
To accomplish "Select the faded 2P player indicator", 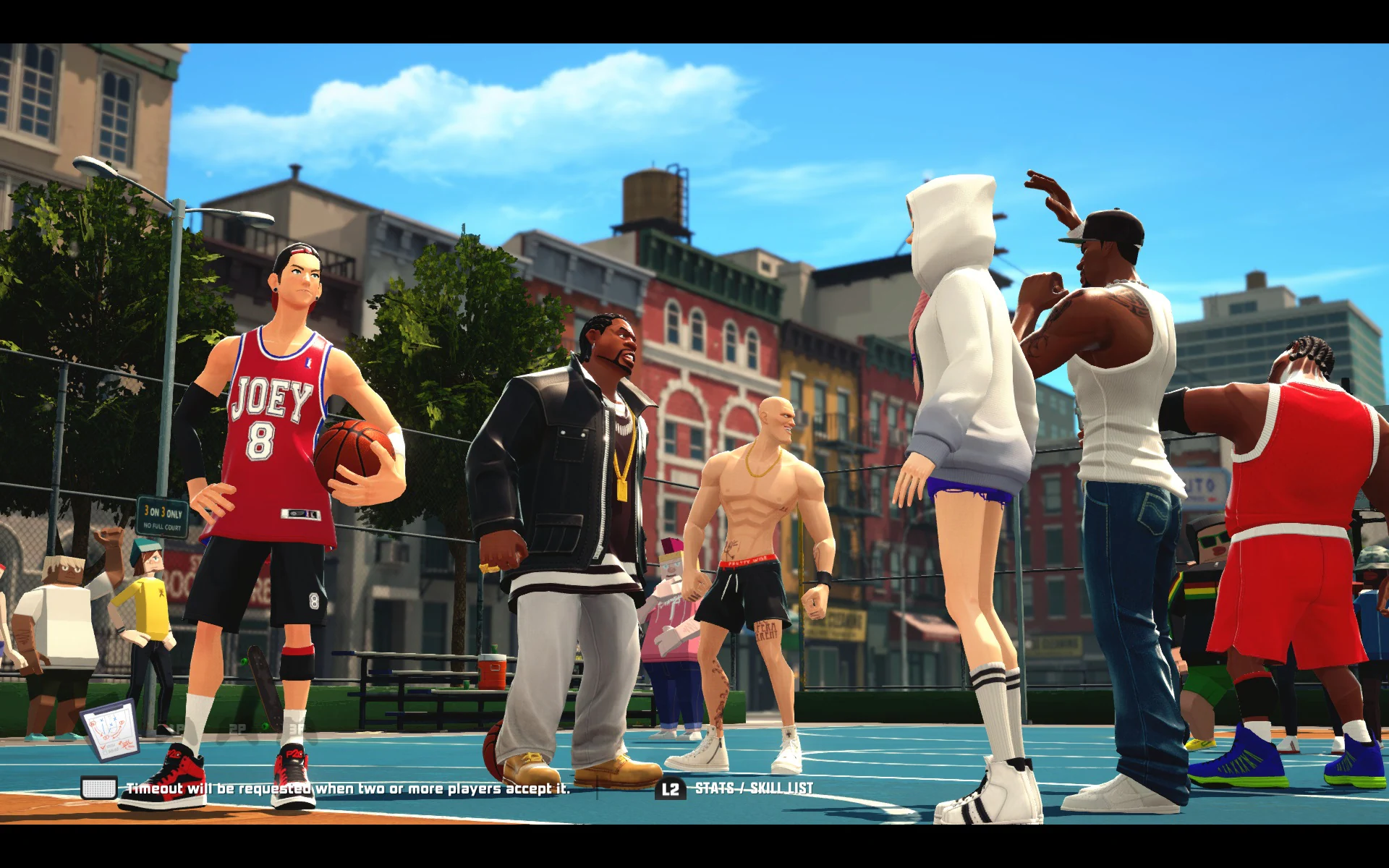I will (x=237, y=726).
